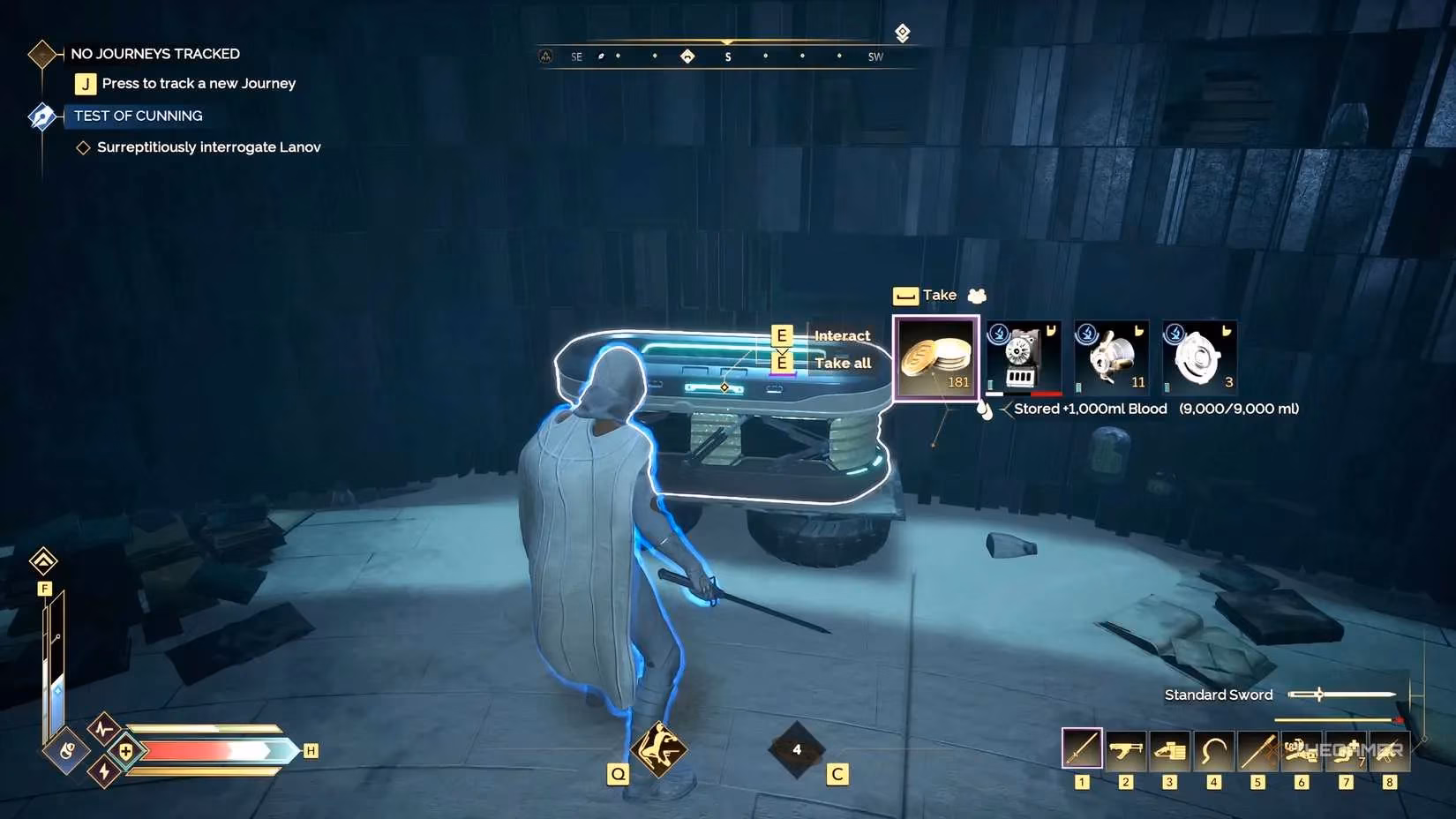Choose the gadget in hotbar slot 6
Screen dimensions: 1456x819
1301,750
